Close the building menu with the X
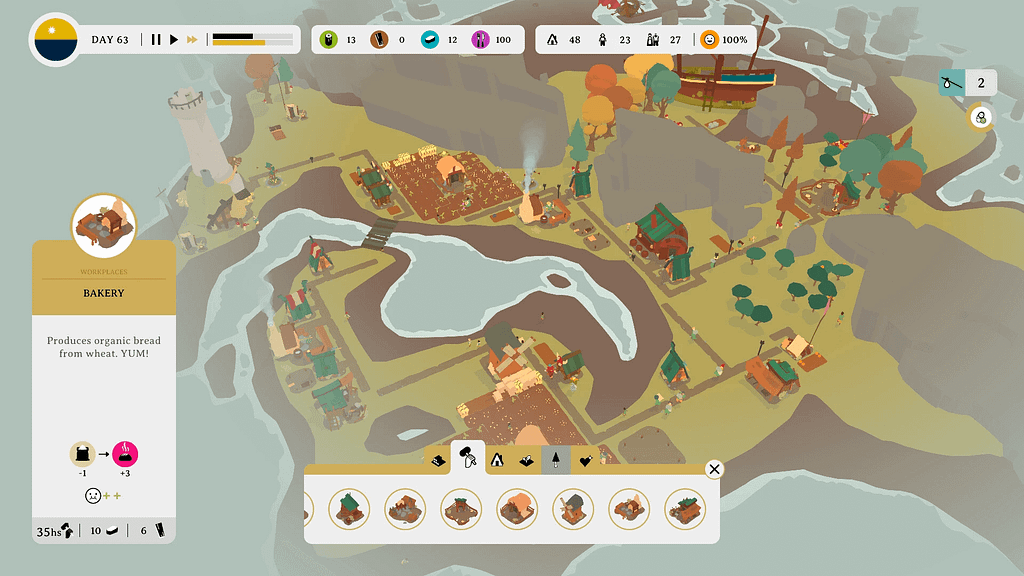The image size is (1024, 576). (714, 469)
